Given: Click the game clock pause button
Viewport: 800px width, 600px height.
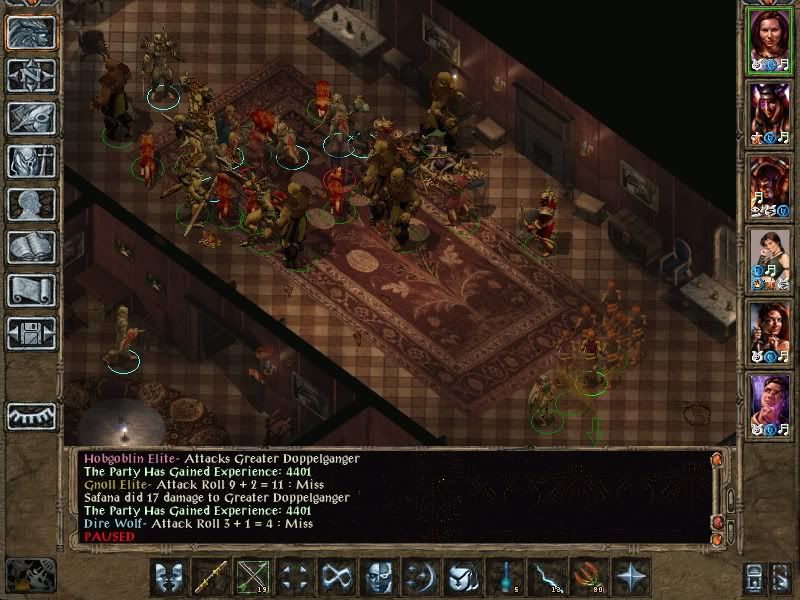Looking at the screenshot, I should point(30,577).
